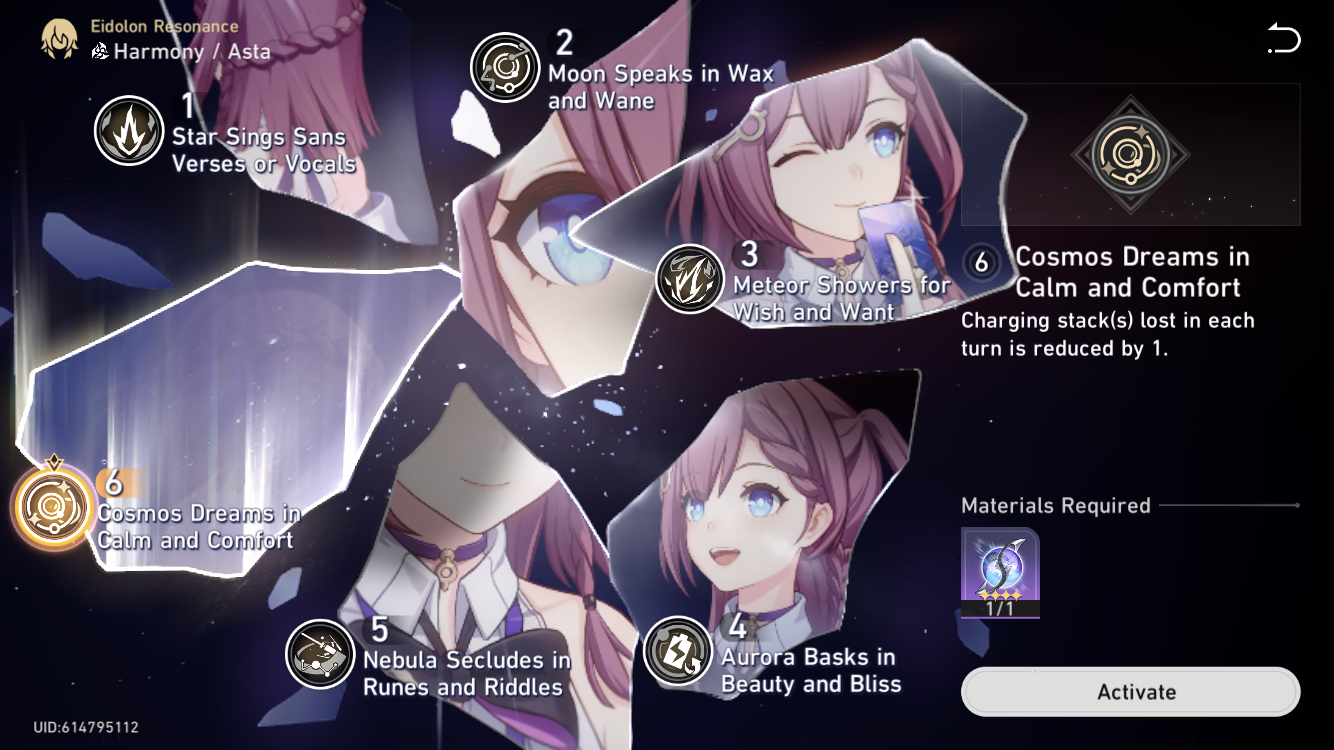Select Eidolon 1 Star Sings Sans Verses icon
1334x750 pixels.
(x=129, y=131)
